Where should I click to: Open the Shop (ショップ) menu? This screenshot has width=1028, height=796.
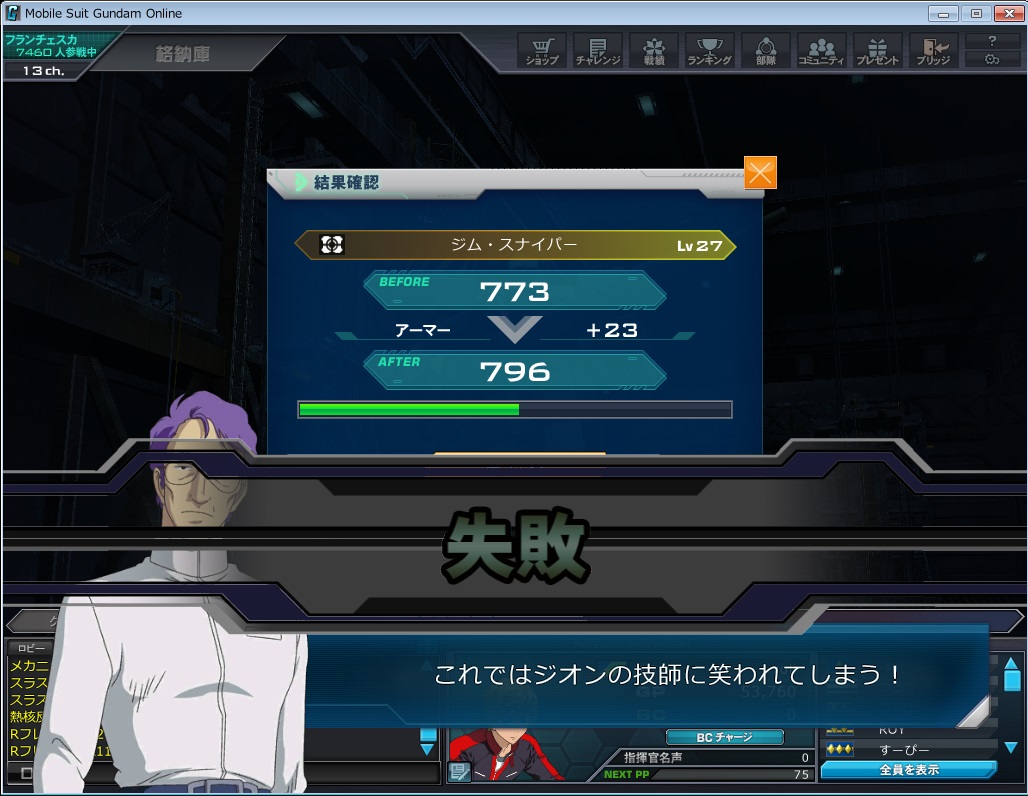click(x=542, y=51)
